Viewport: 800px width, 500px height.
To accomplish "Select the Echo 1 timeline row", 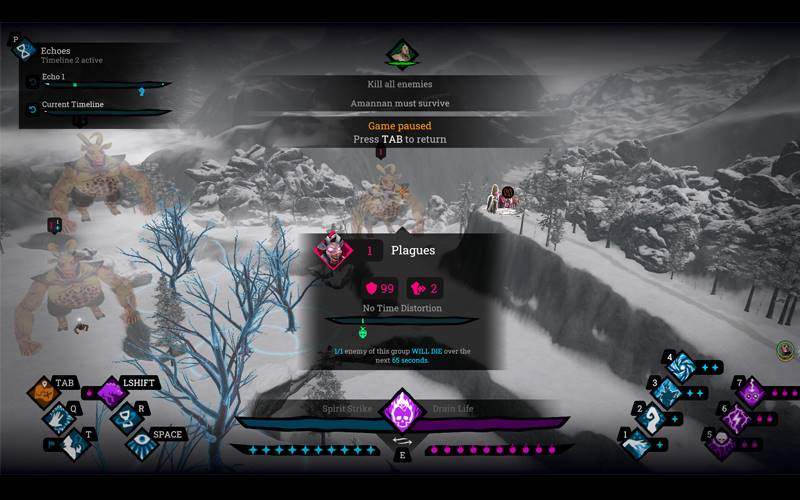I will 97,81.
